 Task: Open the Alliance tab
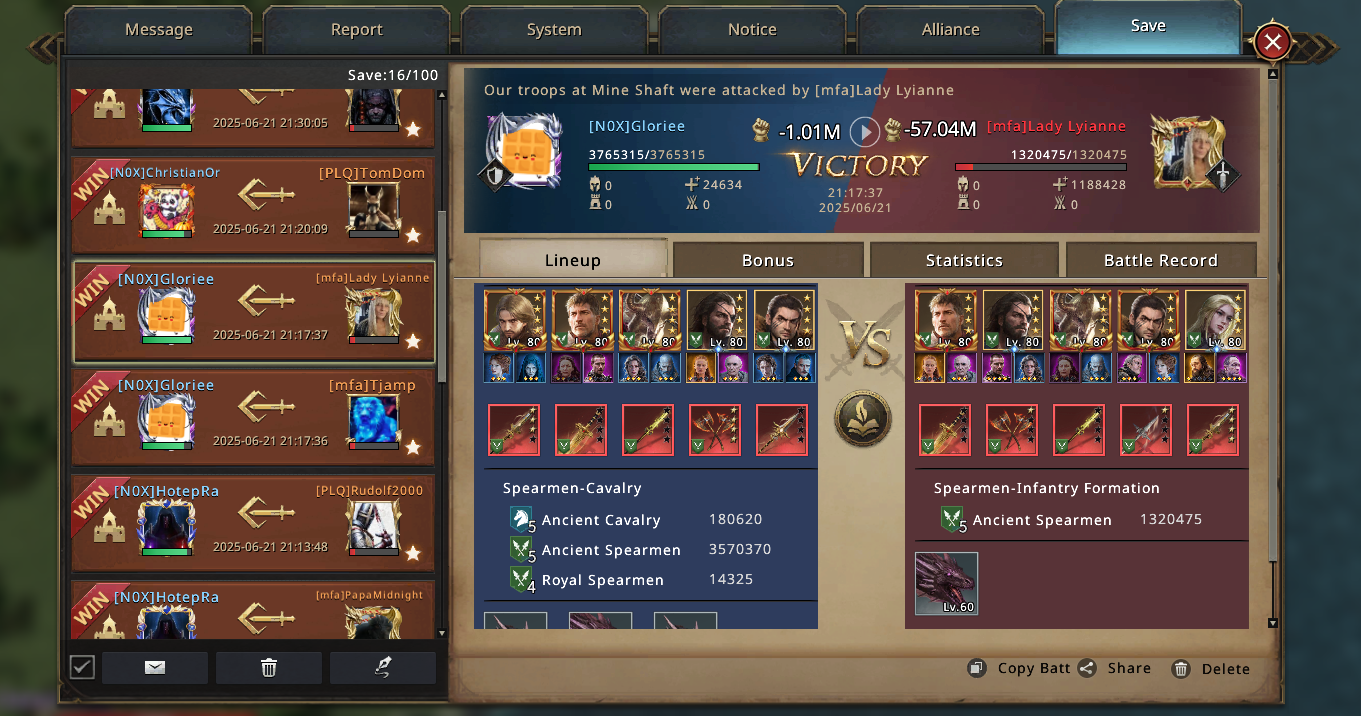[950, 30]
